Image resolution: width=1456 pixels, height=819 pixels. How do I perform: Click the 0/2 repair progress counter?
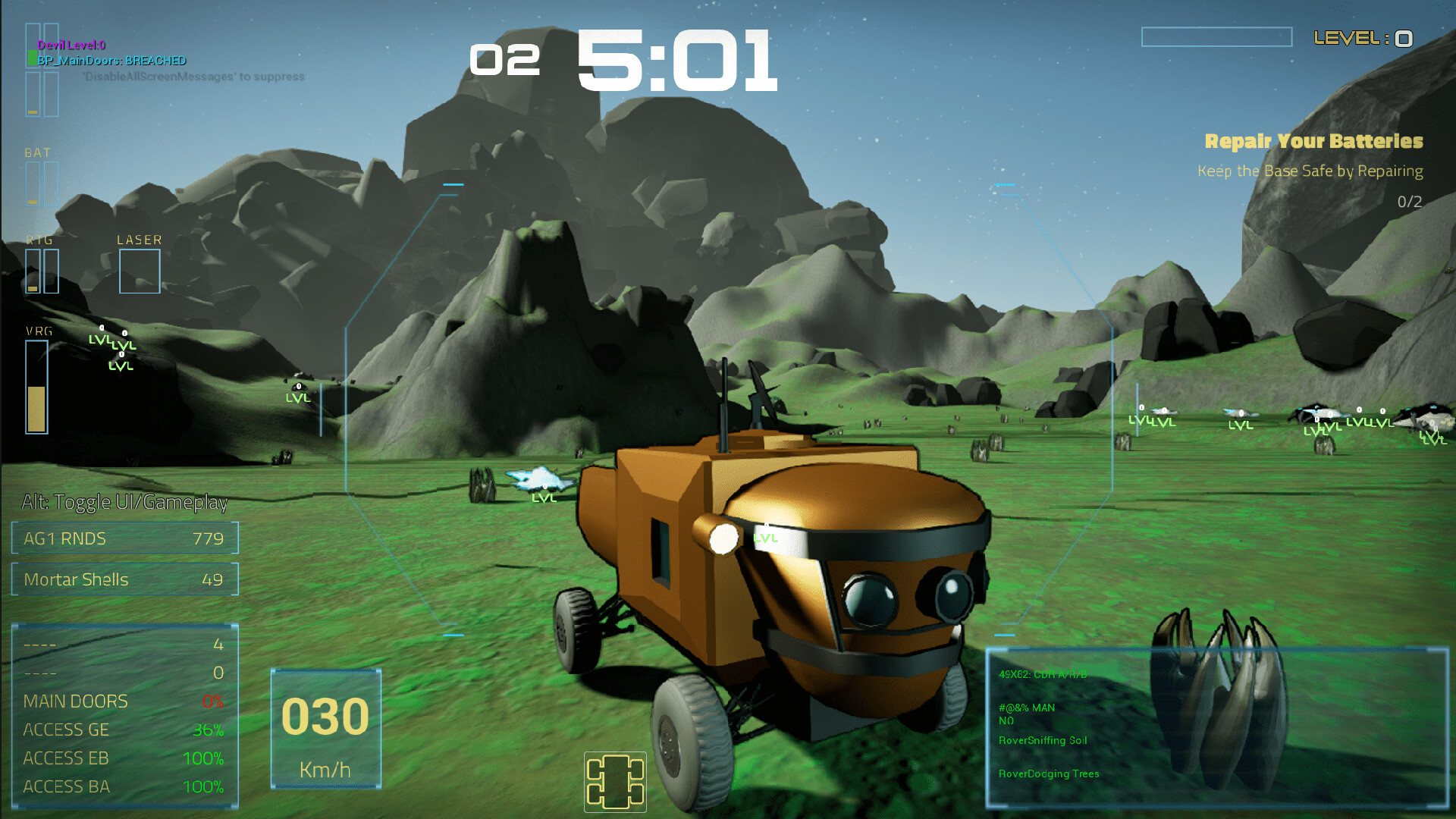pos(1409,199)
